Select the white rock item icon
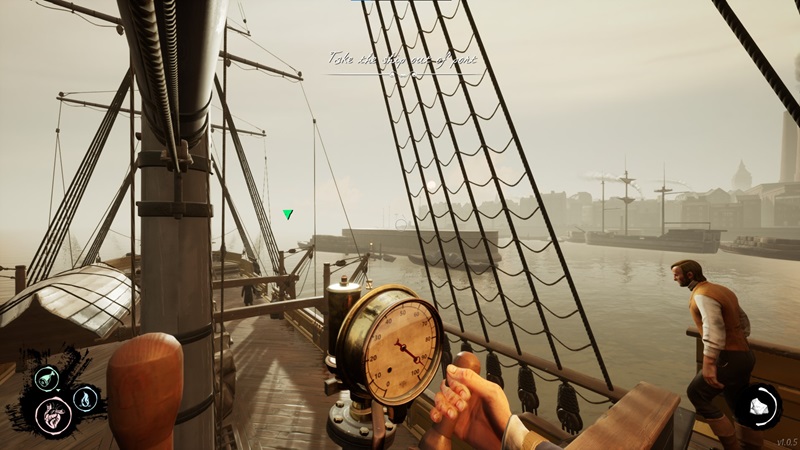Viewport: 800px width, 450px height. coord(757,406)
